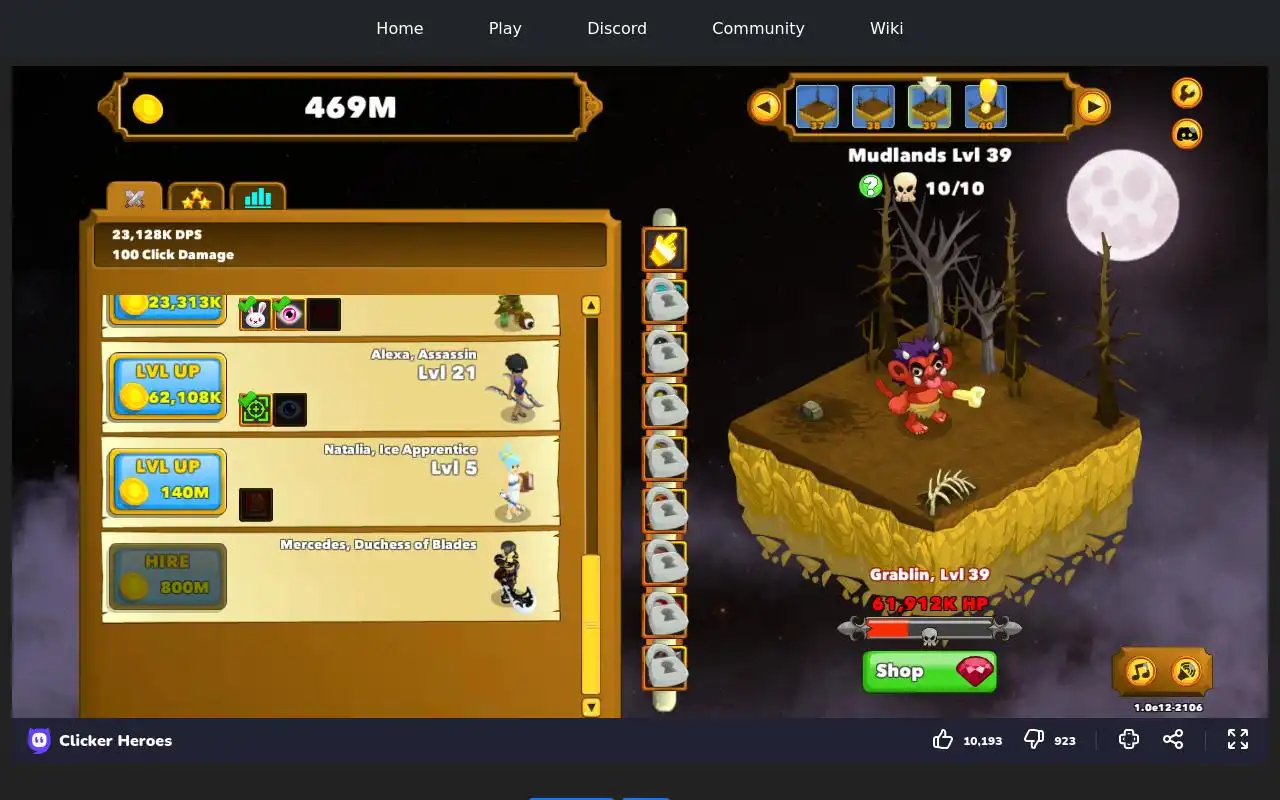Viewport: 1280px width, 800px height.
Task: Level up Natalia, Ice Apprentice
Action: [x=167, y=481]
